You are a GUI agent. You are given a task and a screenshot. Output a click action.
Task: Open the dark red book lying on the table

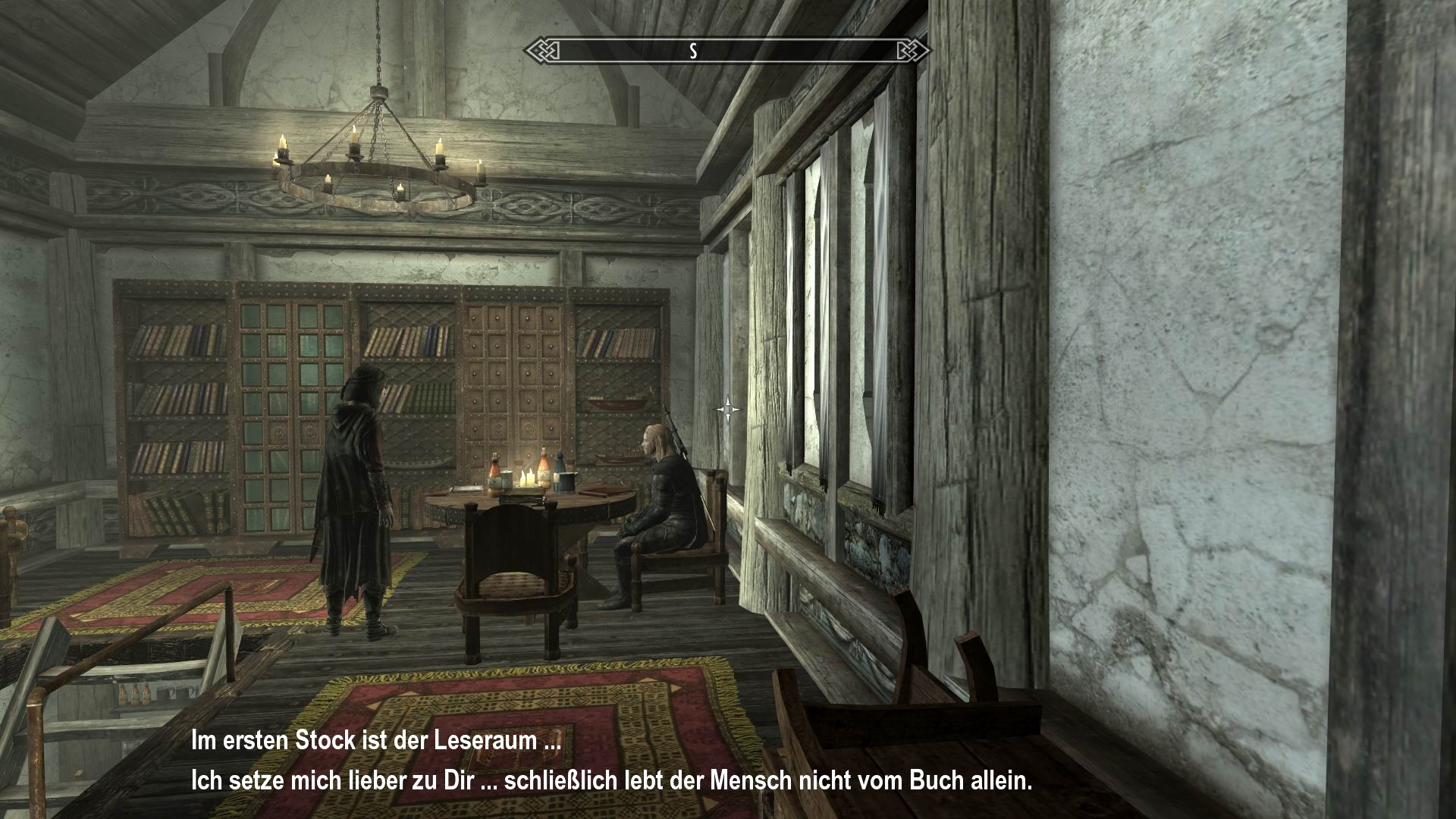pos(595,491)
